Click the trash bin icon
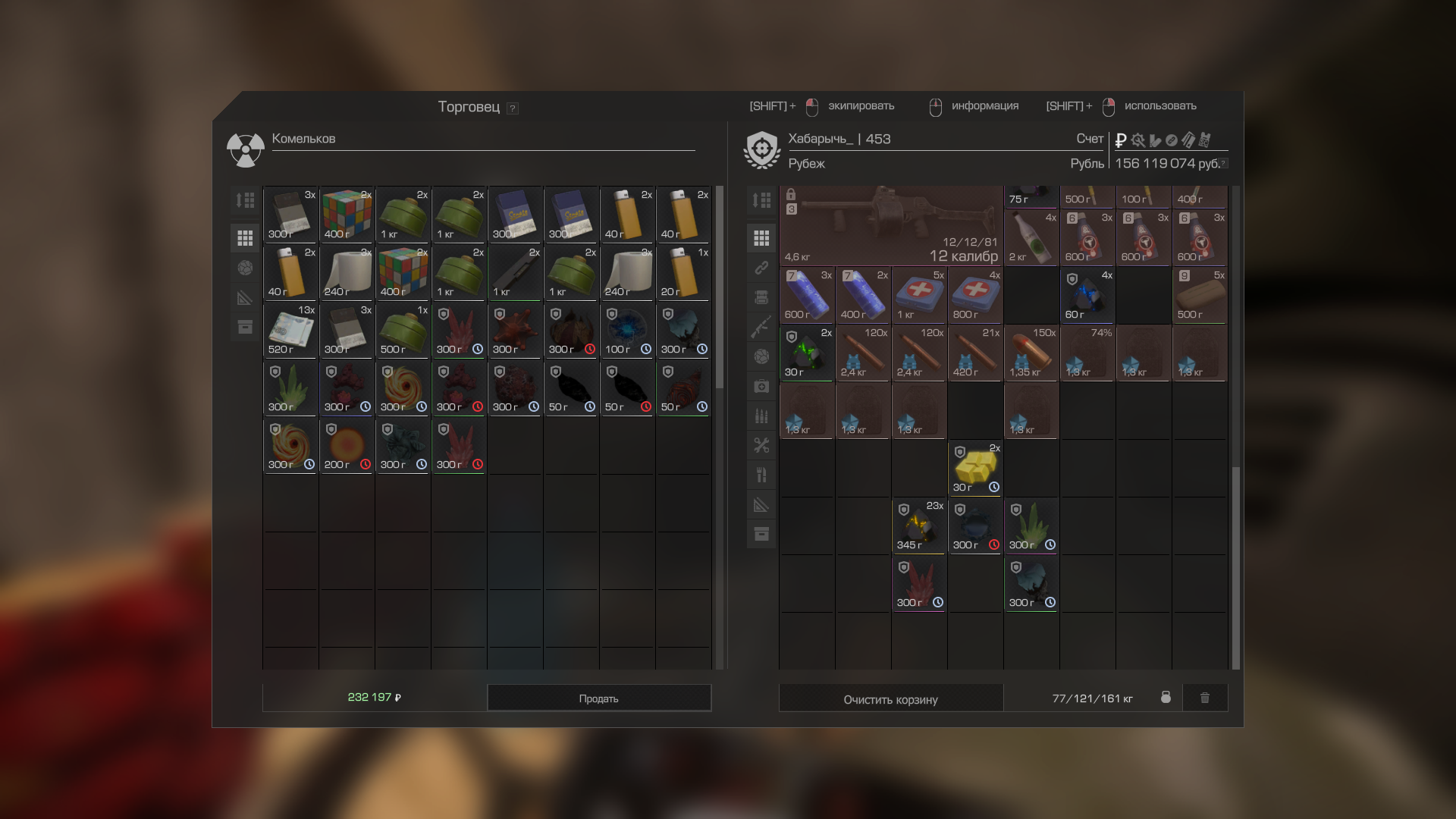The image size is (1456, 819). click(1205, 698)
